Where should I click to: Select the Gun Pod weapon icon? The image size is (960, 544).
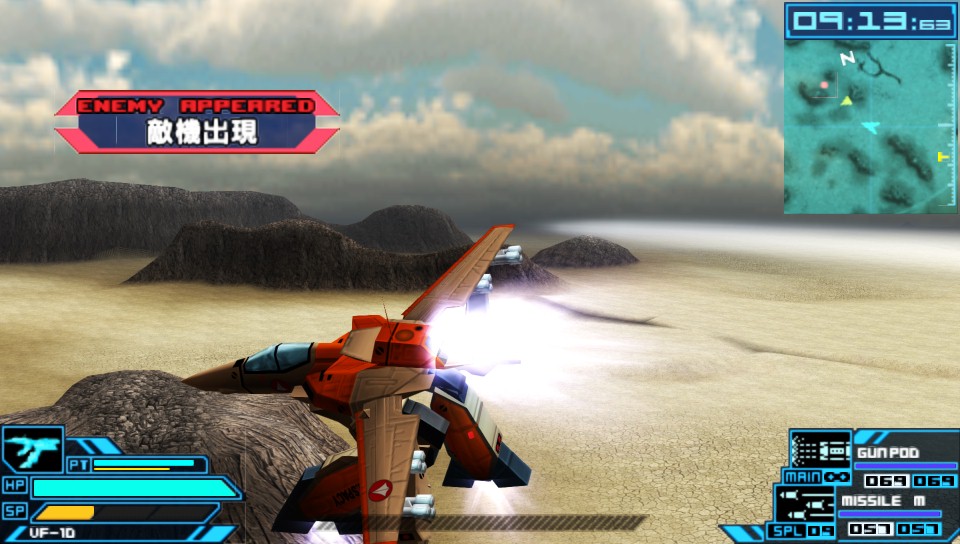820,447
